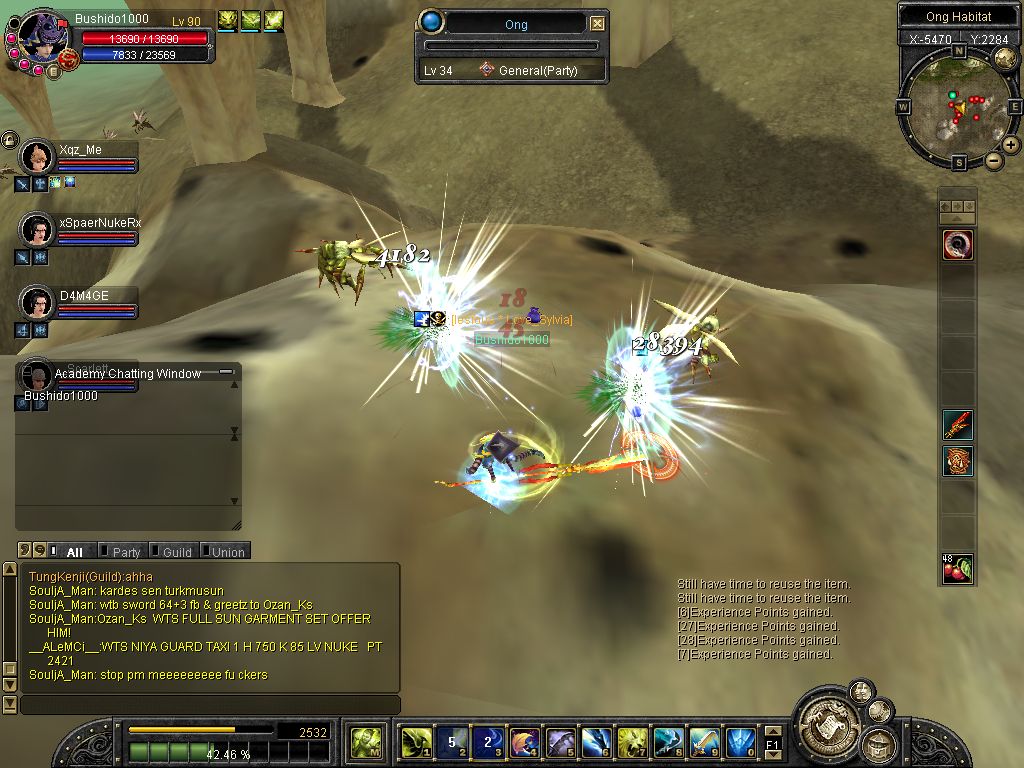This screenshot has height=768, width=1024.
Task: Click the green character icon marked M
Action: [x=364, y=741]
